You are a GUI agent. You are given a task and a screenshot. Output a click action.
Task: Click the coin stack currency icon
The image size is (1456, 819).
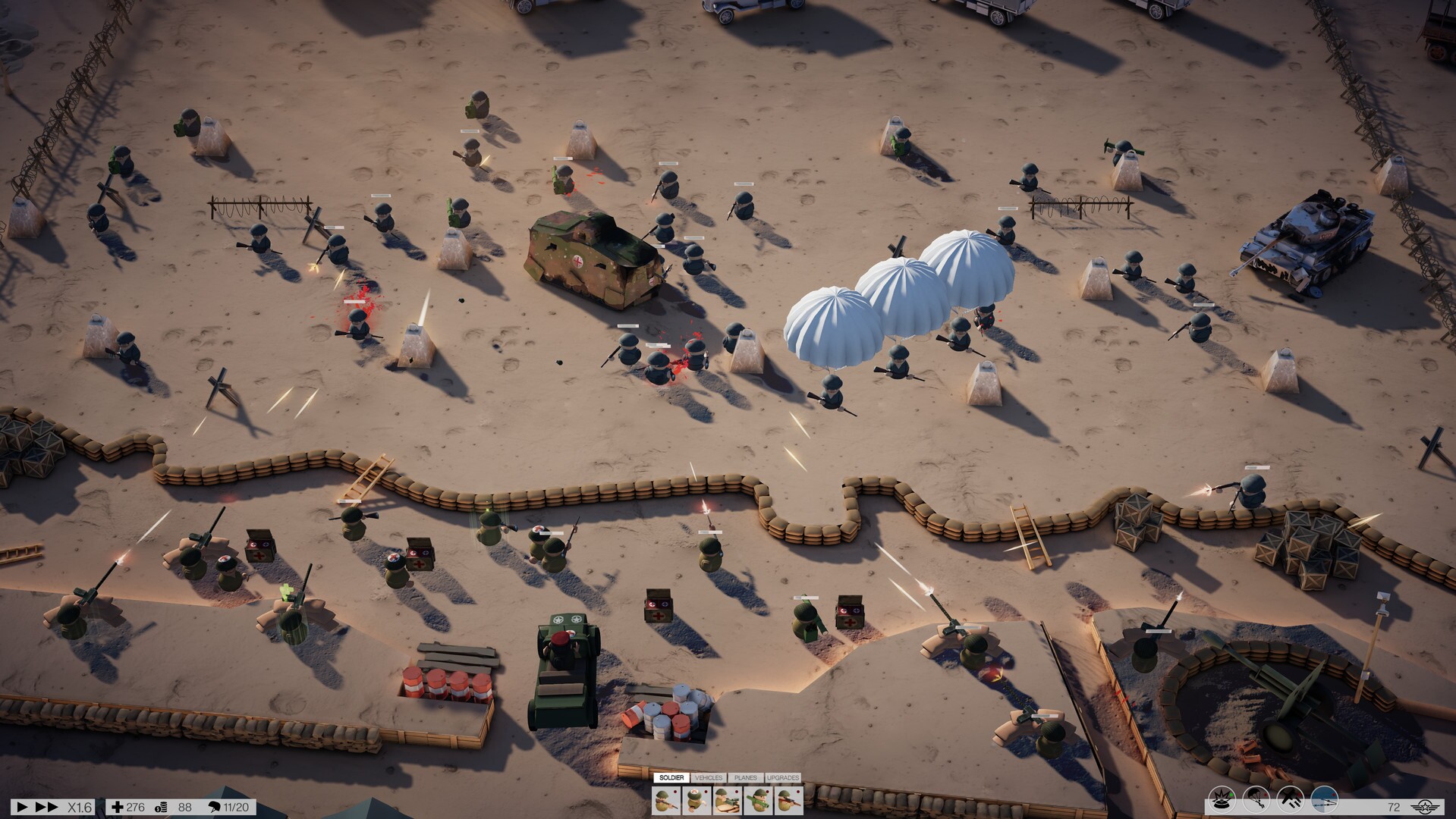160,807
